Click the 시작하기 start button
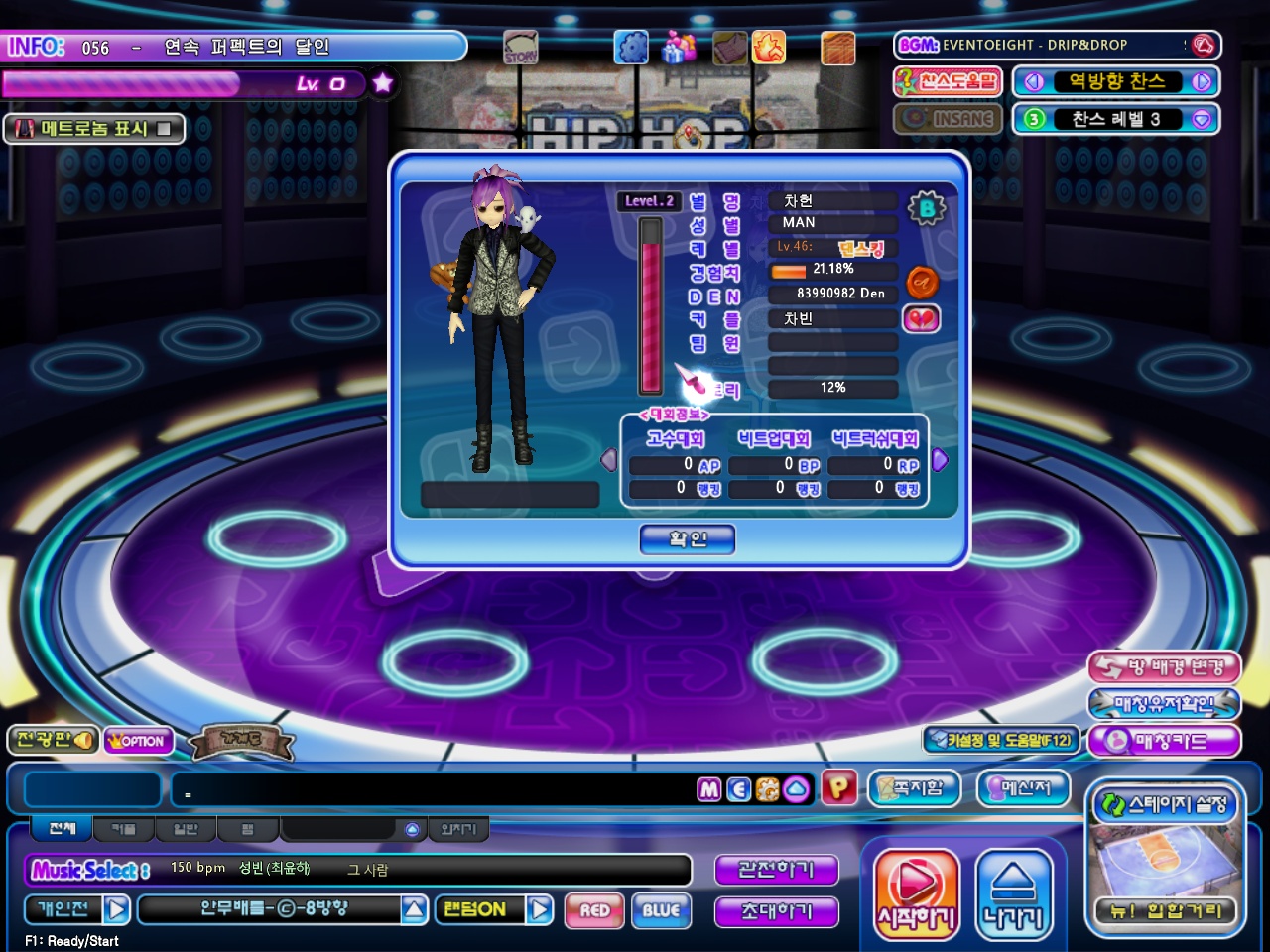This screenshot has height=952, width=1270. coord(916,894)
